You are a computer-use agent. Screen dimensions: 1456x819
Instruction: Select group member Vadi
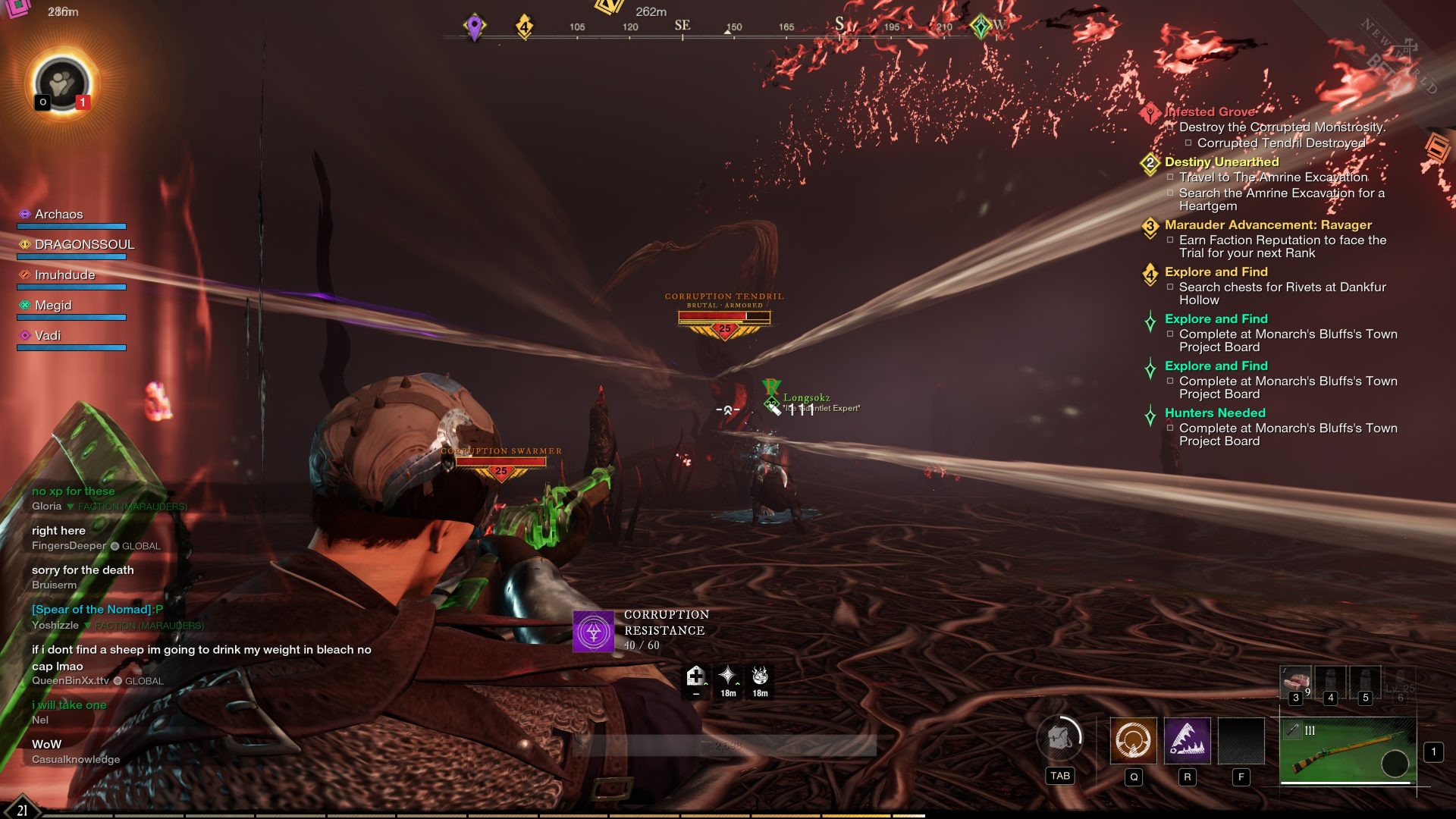tap(48, 336)
